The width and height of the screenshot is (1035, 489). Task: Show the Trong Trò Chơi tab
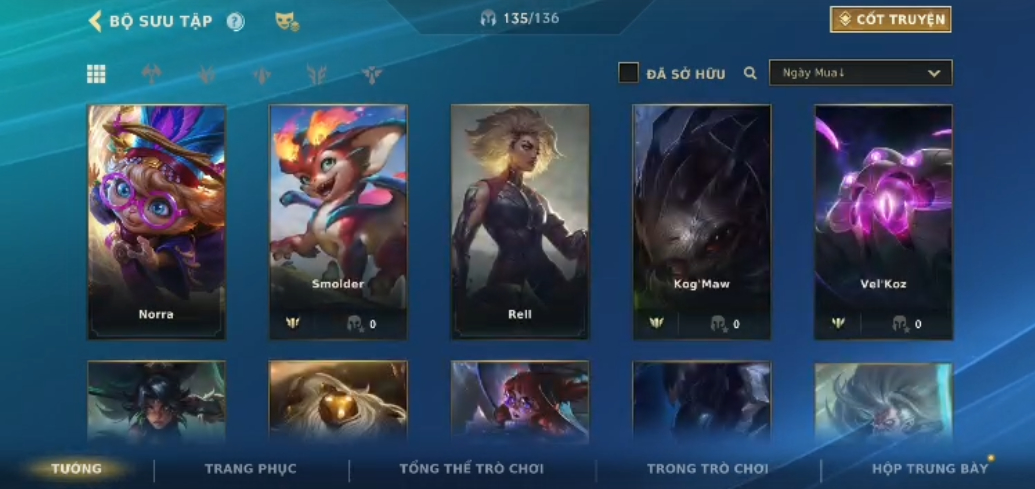pyautogui.click(x=707, y=469)
